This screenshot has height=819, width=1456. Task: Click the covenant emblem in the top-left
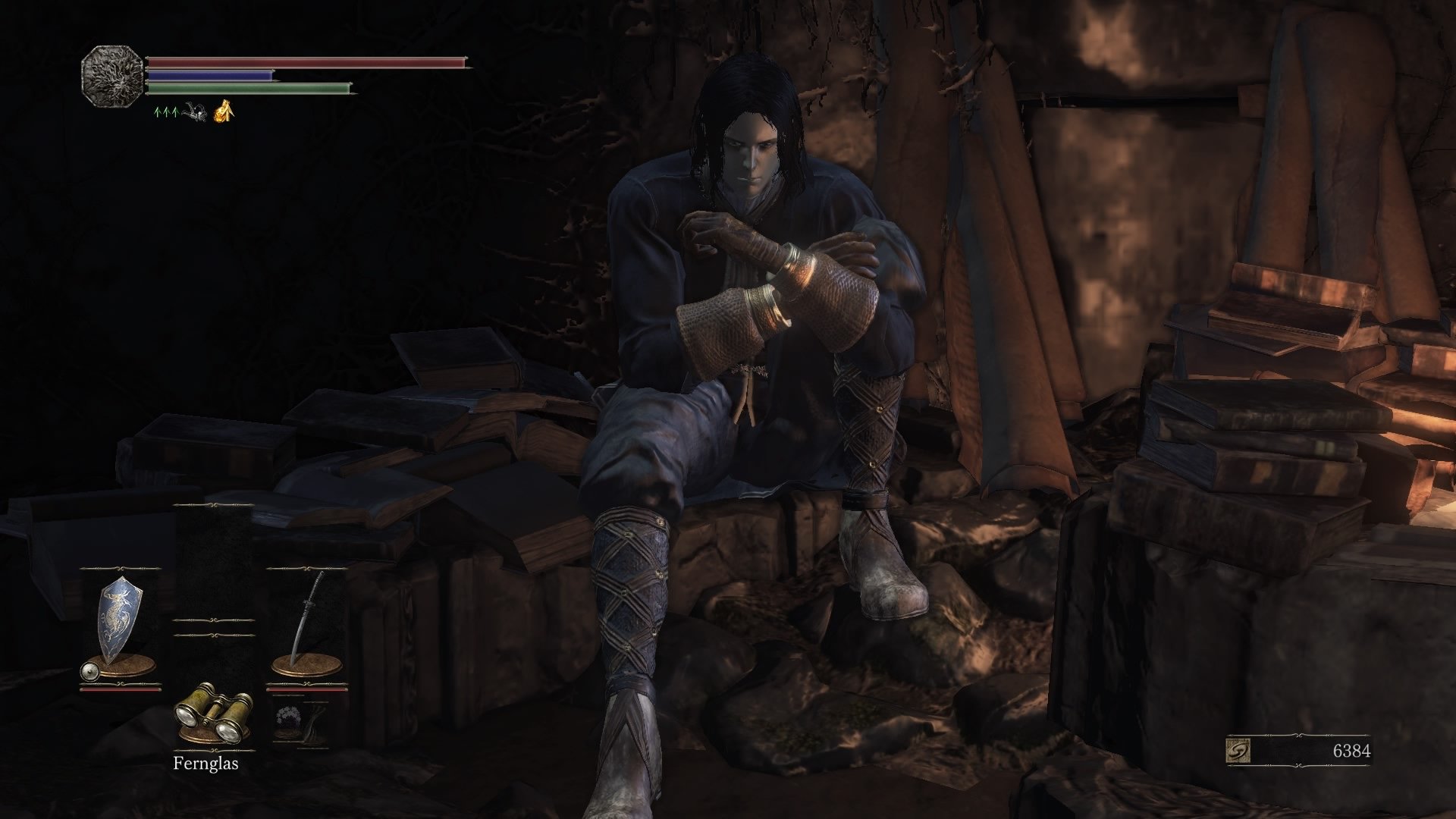tap(112, 76)
